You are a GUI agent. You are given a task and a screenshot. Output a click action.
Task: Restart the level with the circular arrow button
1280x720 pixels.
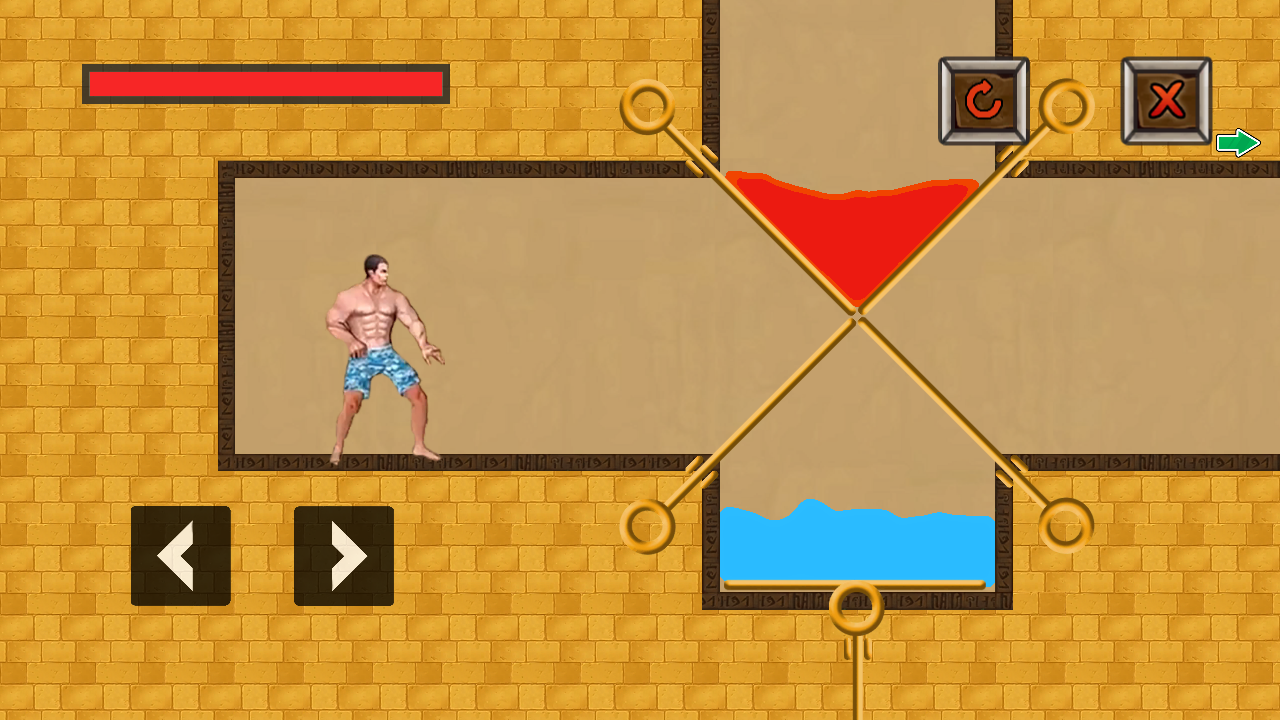click(984, 100)
